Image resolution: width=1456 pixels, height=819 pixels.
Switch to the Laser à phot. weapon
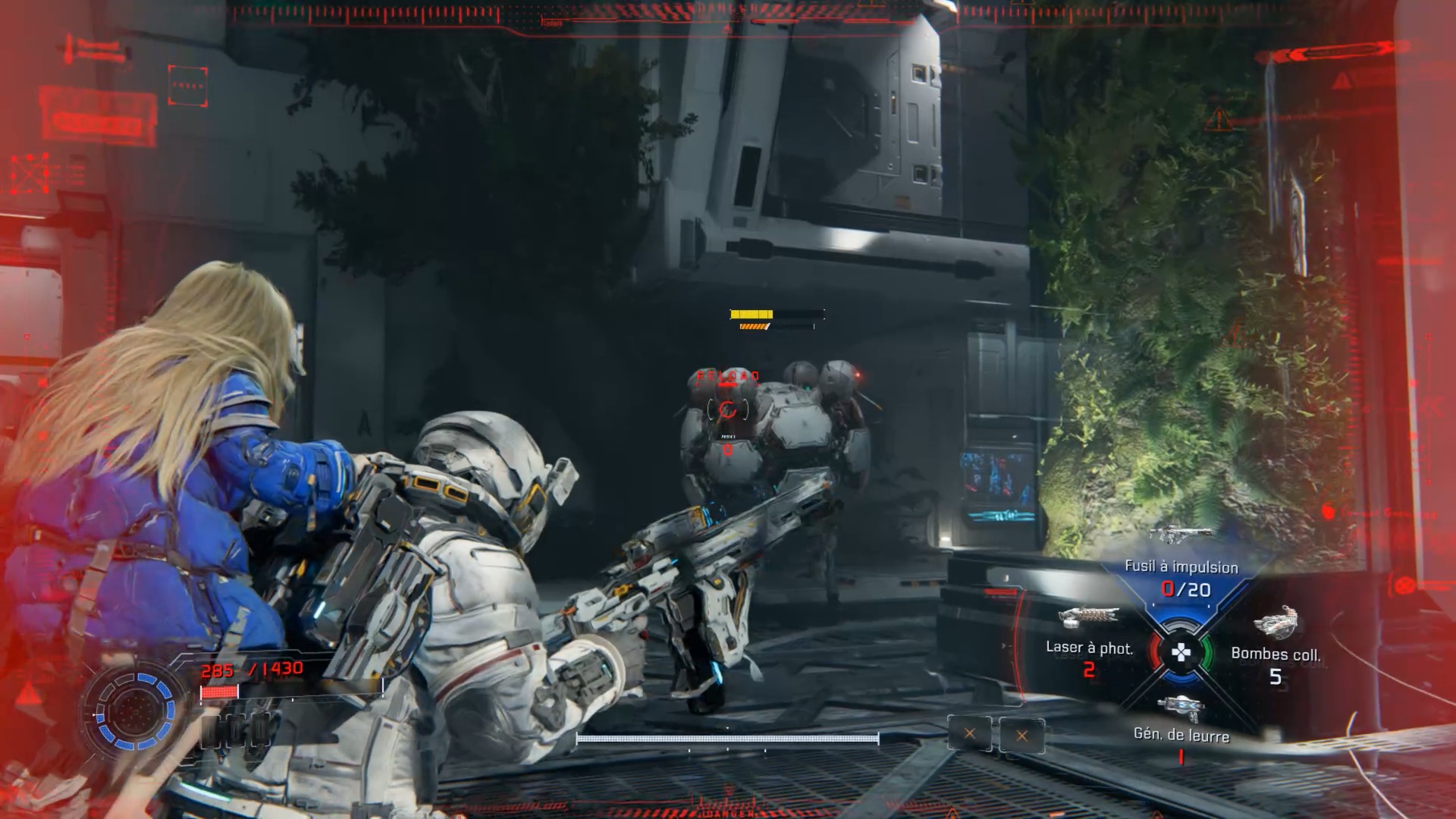(1089, 648)
